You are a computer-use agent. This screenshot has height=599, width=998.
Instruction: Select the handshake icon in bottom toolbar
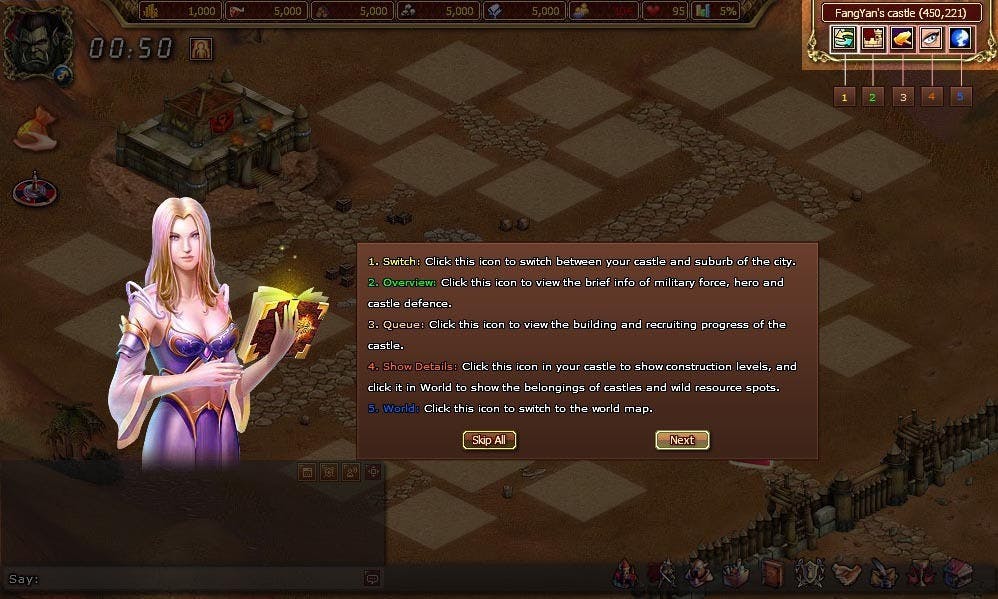pos(847,574)
